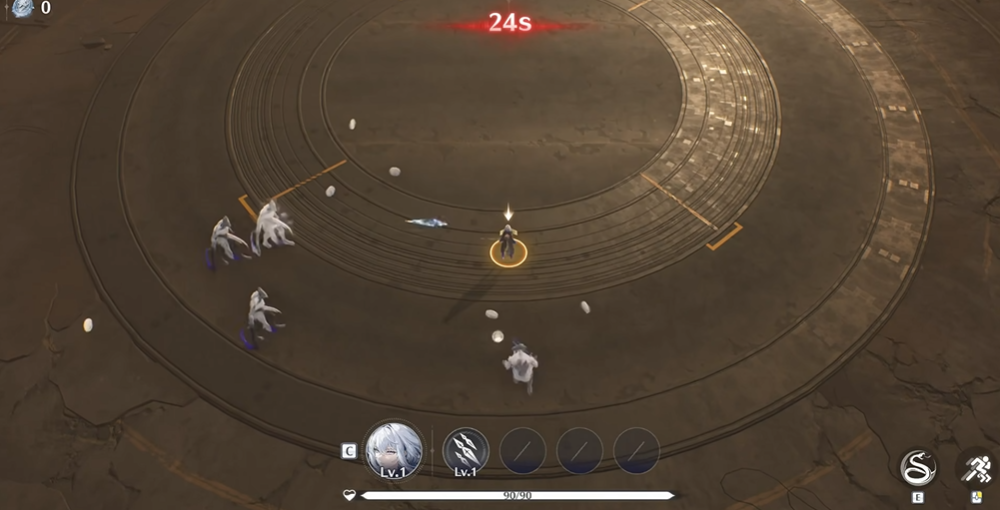Viewport: 1000px width, 510px height.
Task: Use the sprint dash ability icon
Action: (x=977, y=467)
